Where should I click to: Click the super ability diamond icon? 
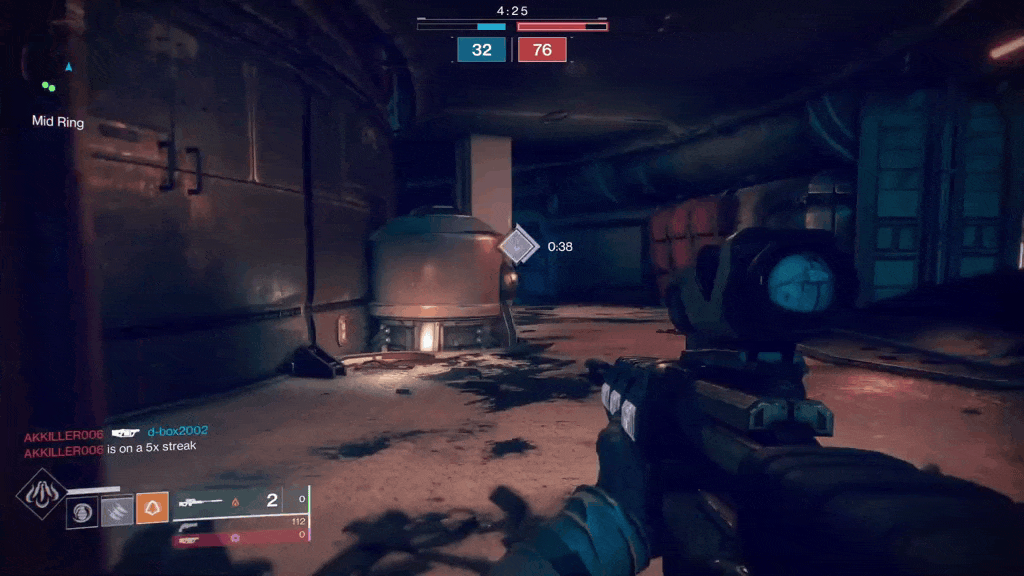41,494
